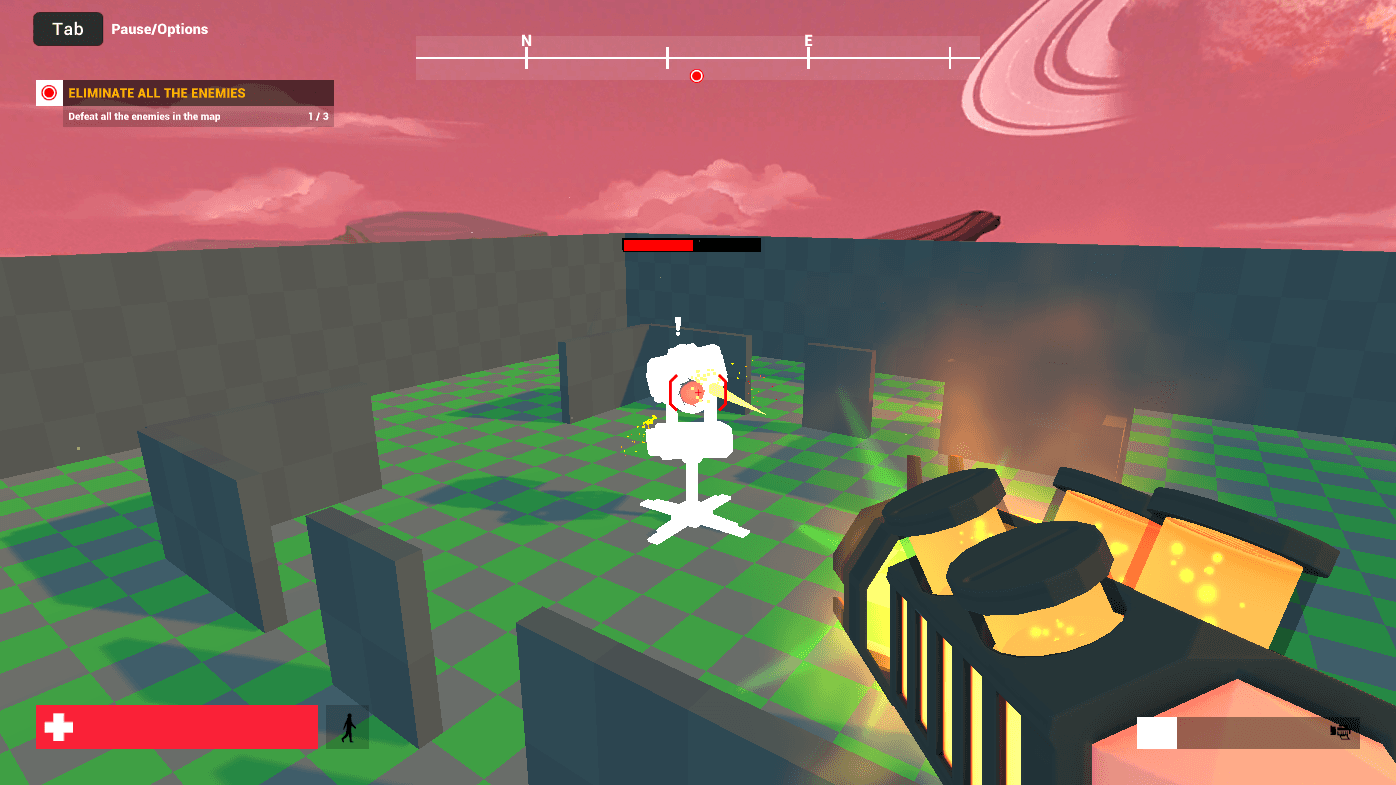The image size is (1396, 785).
Task: Click the N marker on the compass
Action: pyautogui.click(x=526, y=41)
